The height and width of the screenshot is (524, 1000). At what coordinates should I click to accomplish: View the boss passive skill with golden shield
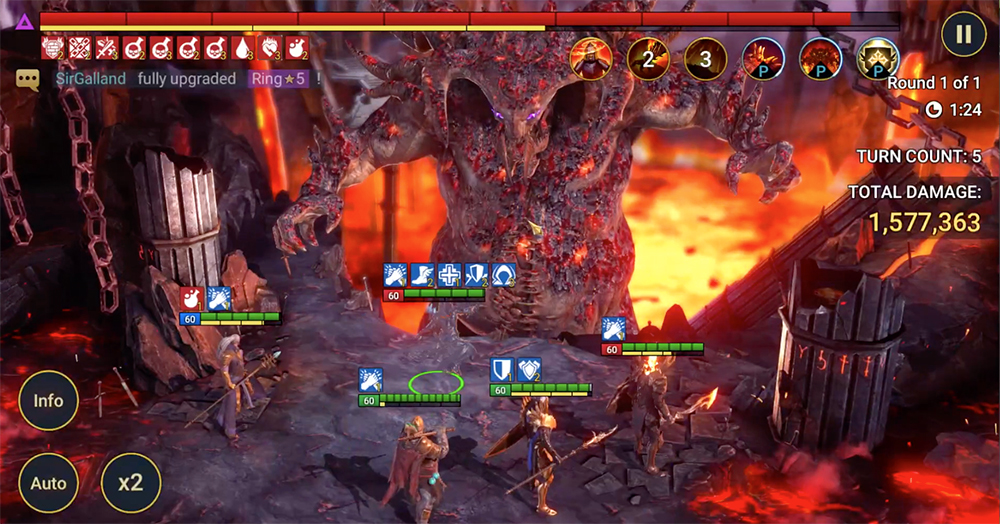pos(878,59)
